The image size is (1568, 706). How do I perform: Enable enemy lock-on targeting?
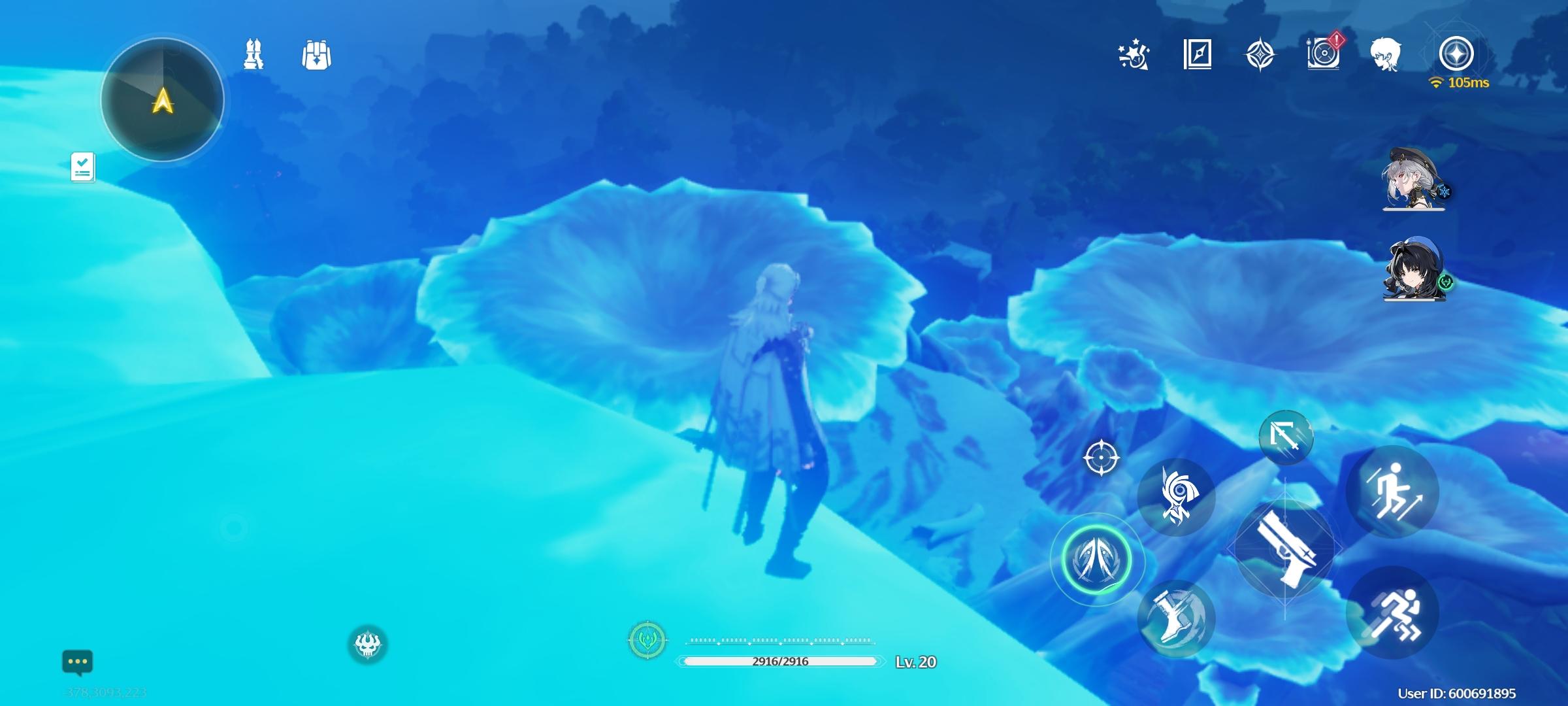click(1100, 458)
